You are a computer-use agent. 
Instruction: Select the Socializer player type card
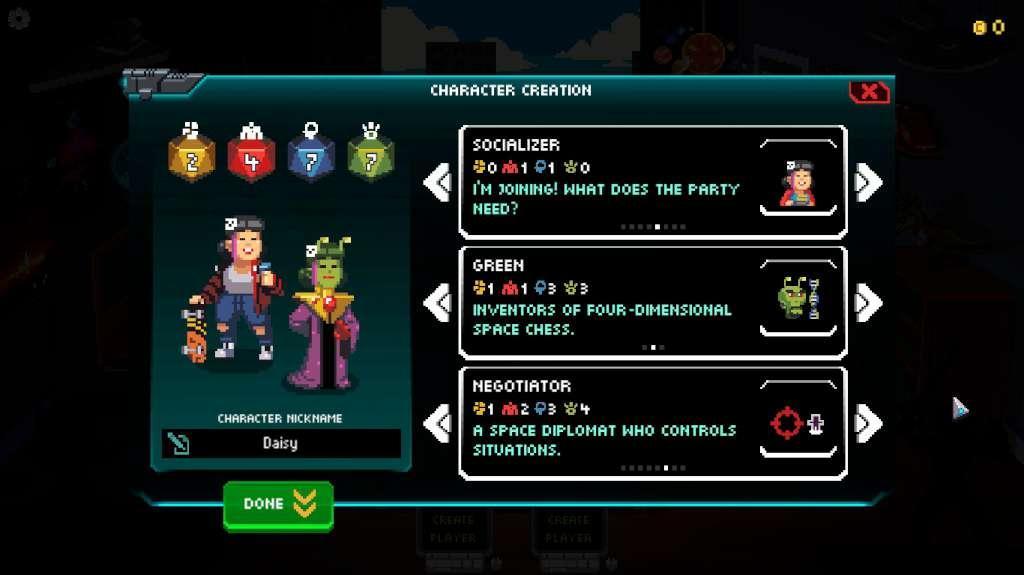(x=652, y=181)
